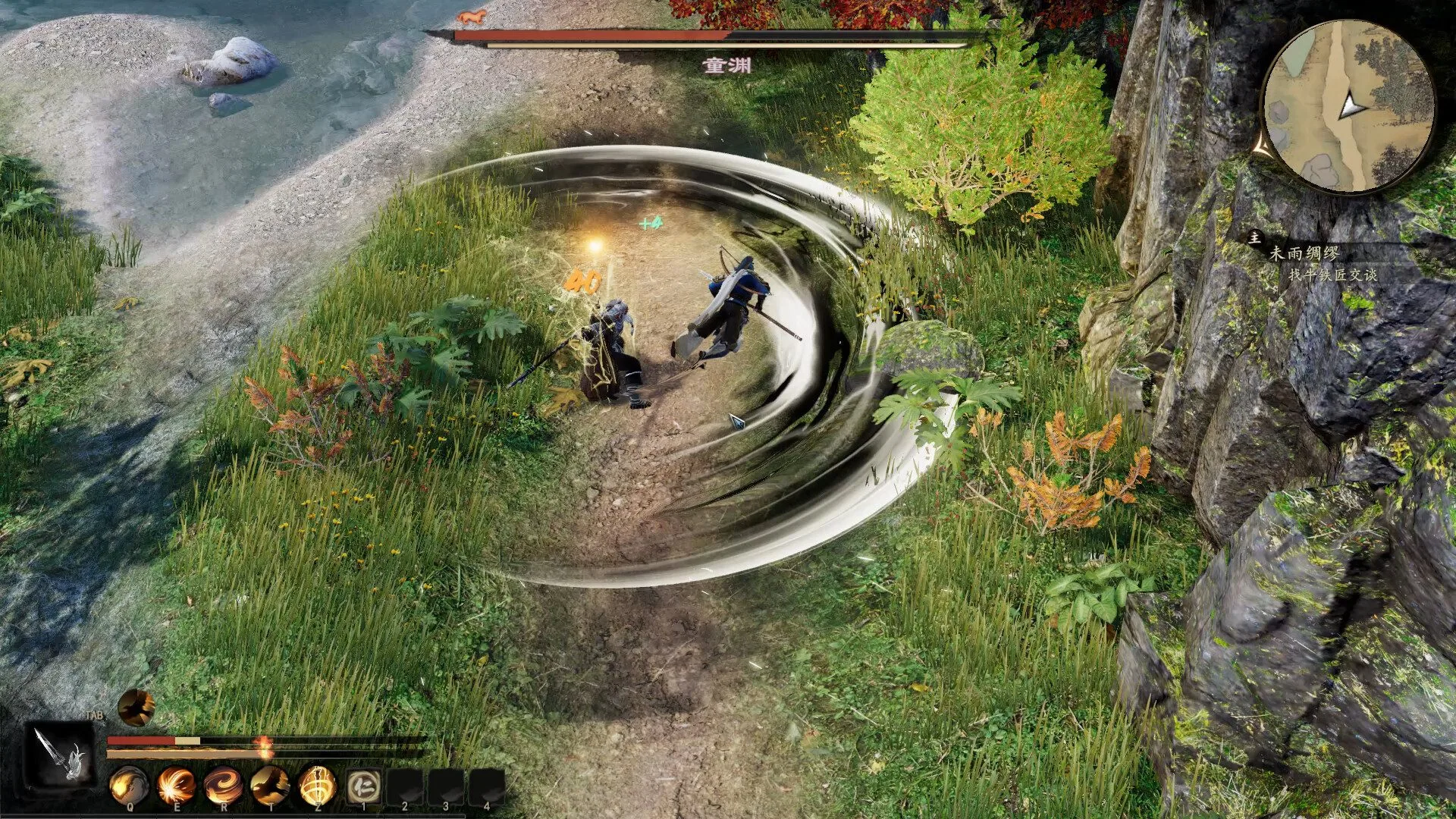Click the +4 pickup text near the character
This screenshot has height=819, width=1456.
pyautogui.click(x=651, y=221)
